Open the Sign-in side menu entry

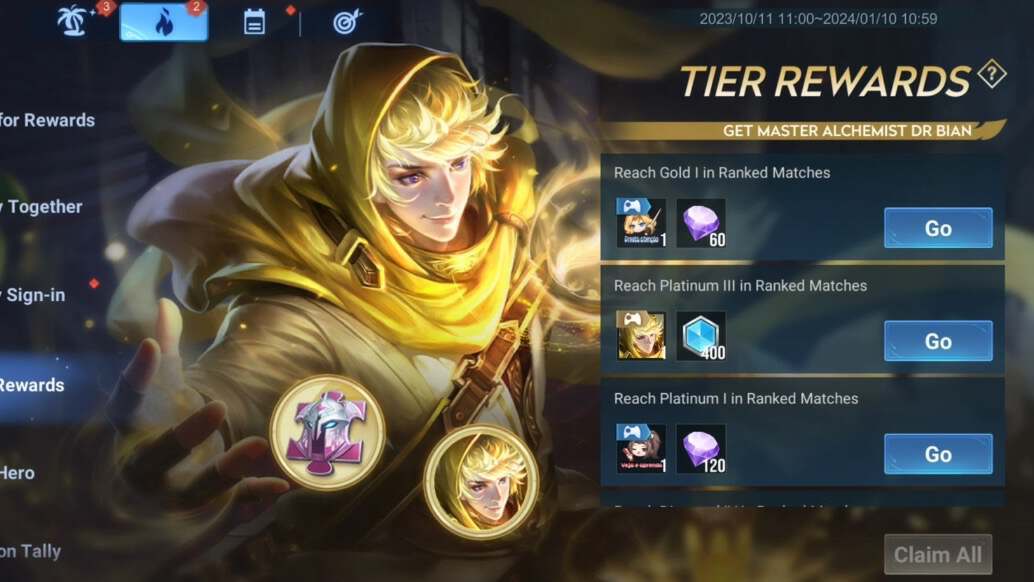(35, 295)
